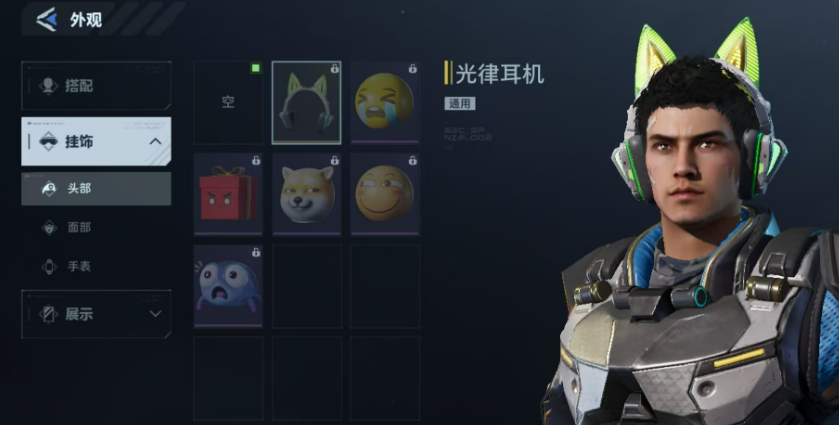Select the crying-laughing emoji head item

point(385,103)
